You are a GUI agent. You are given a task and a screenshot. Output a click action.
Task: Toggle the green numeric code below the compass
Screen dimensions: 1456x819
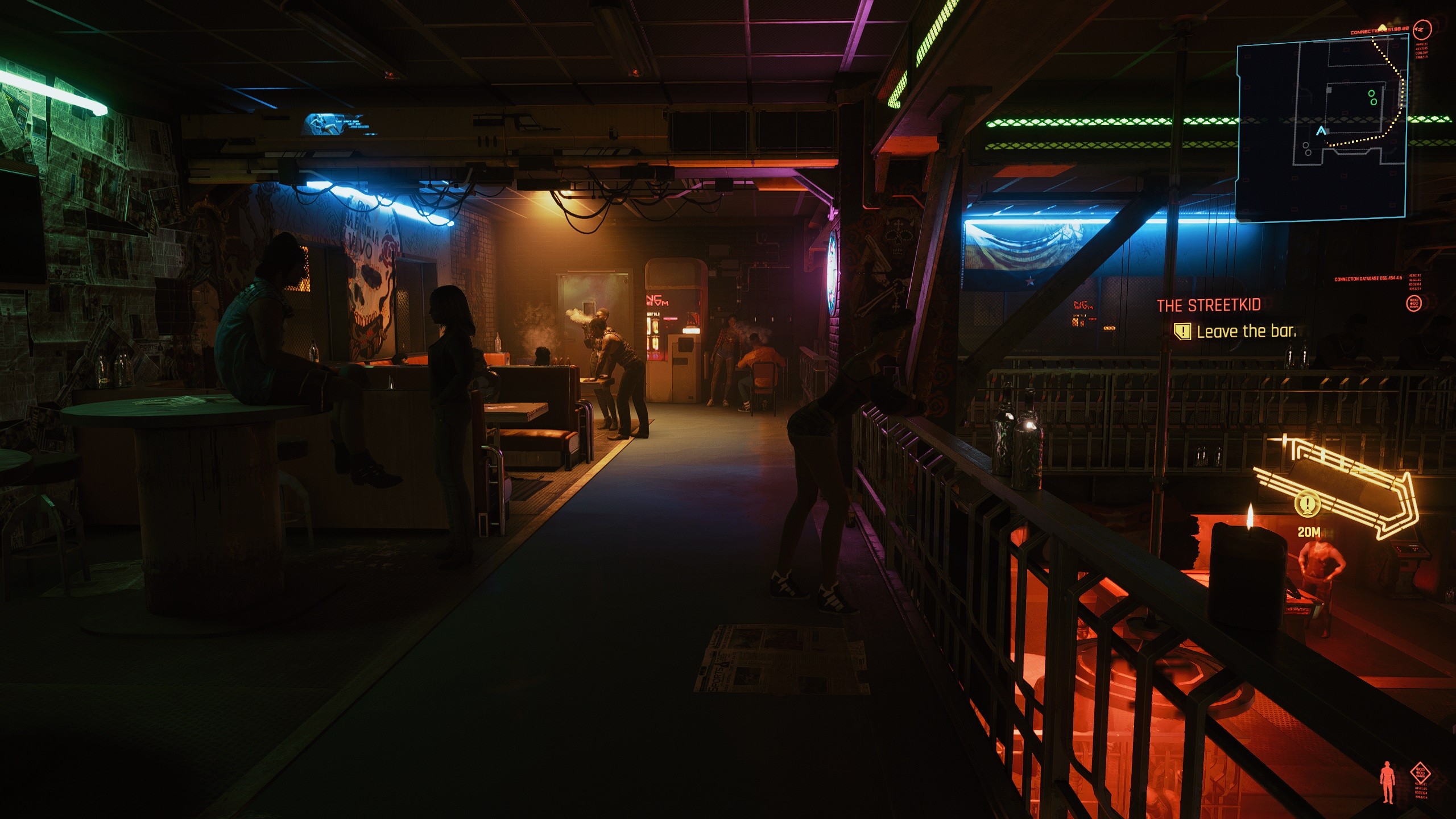click(1423, 51)
